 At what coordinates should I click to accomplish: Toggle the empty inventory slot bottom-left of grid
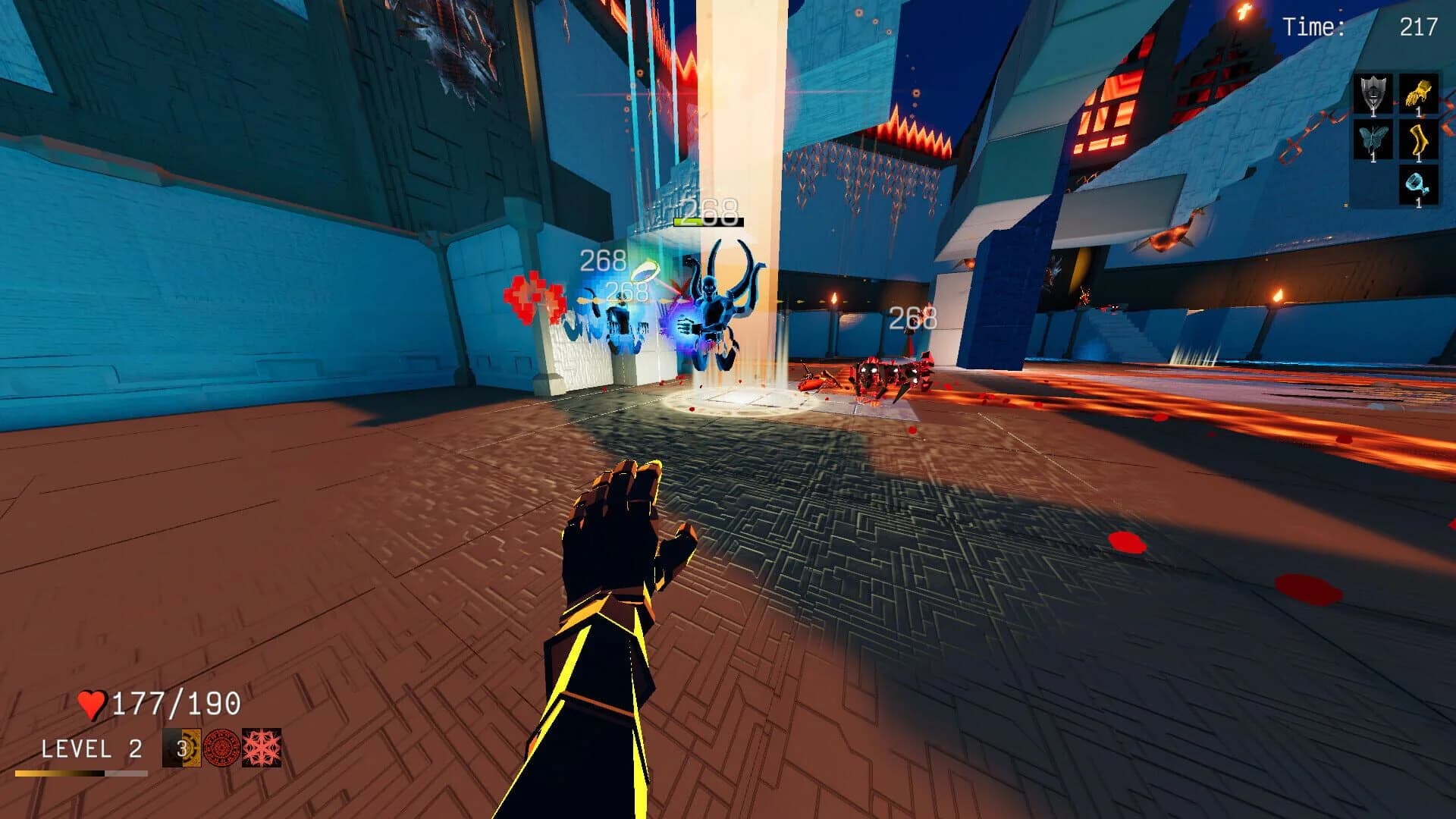point(1373,187)
